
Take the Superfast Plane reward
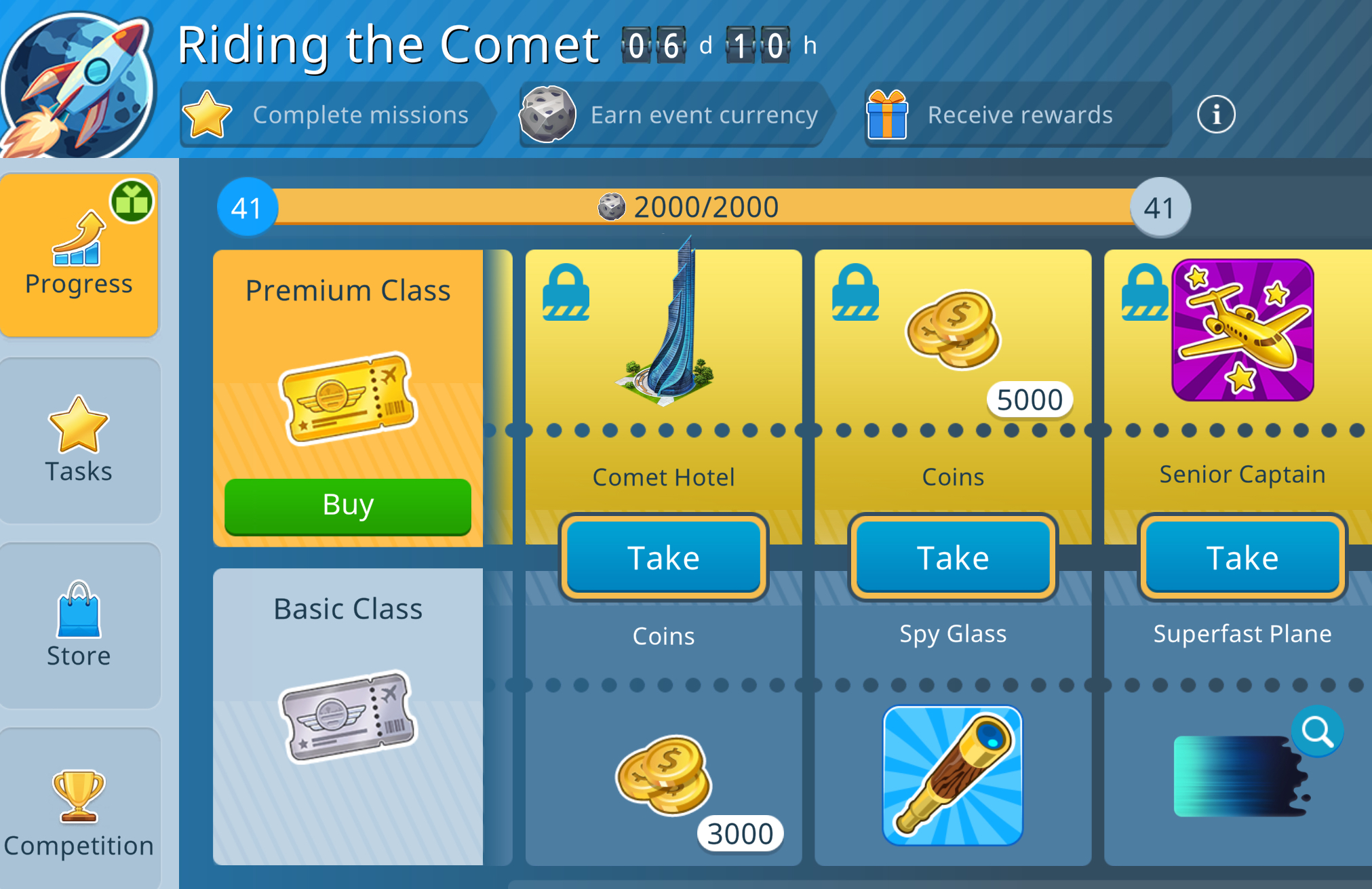coord(1242,557)
